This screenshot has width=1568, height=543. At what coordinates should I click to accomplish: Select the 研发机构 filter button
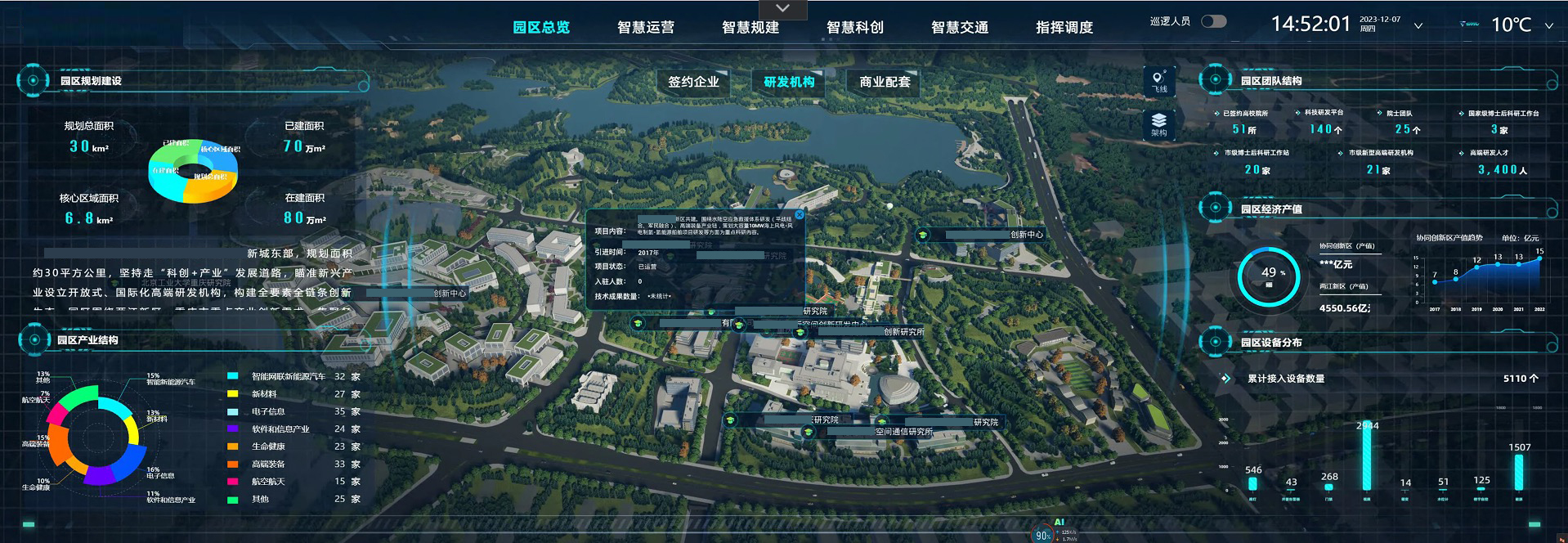(x=789, y=82)
